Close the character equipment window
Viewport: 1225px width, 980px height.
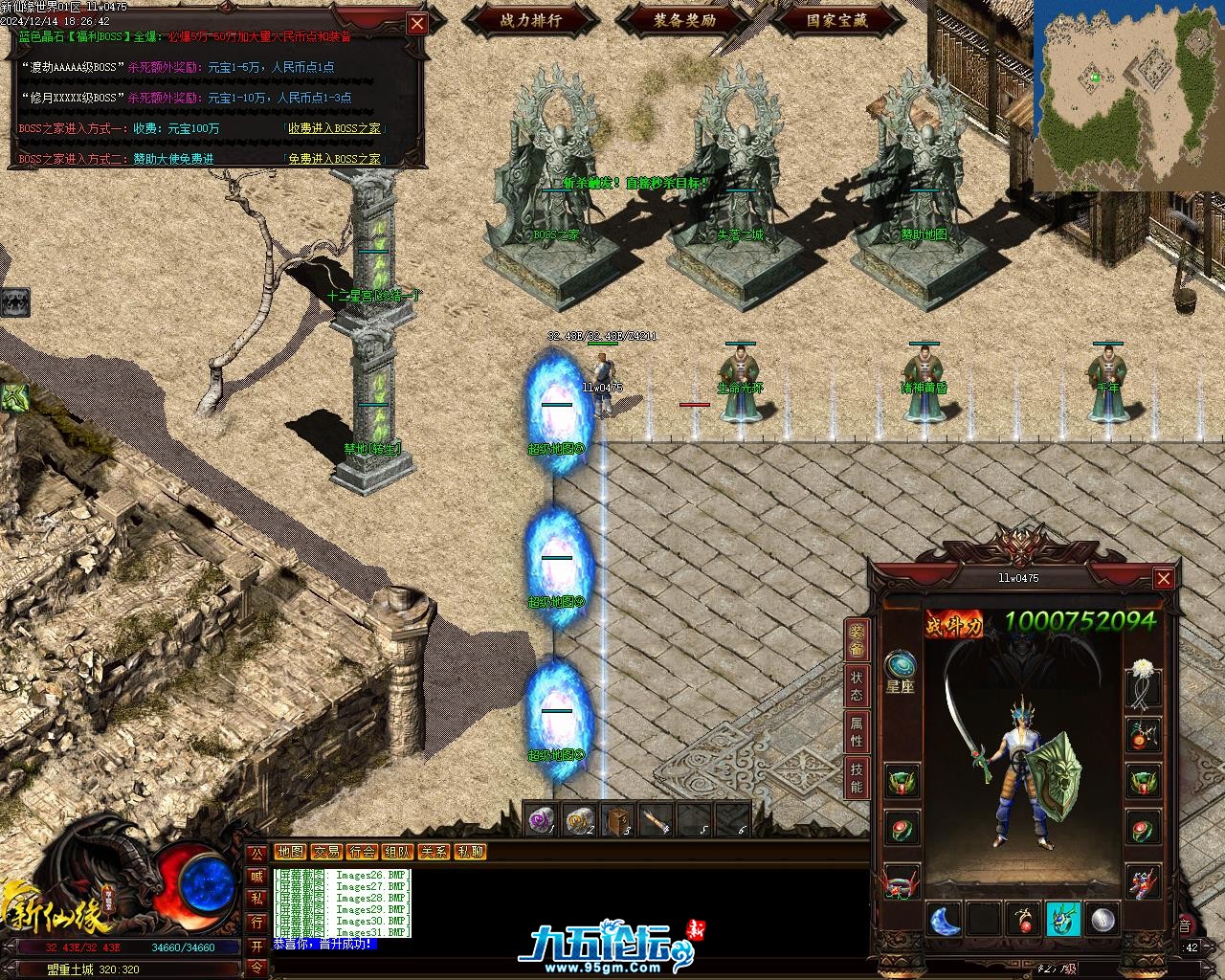[1163, 578]
